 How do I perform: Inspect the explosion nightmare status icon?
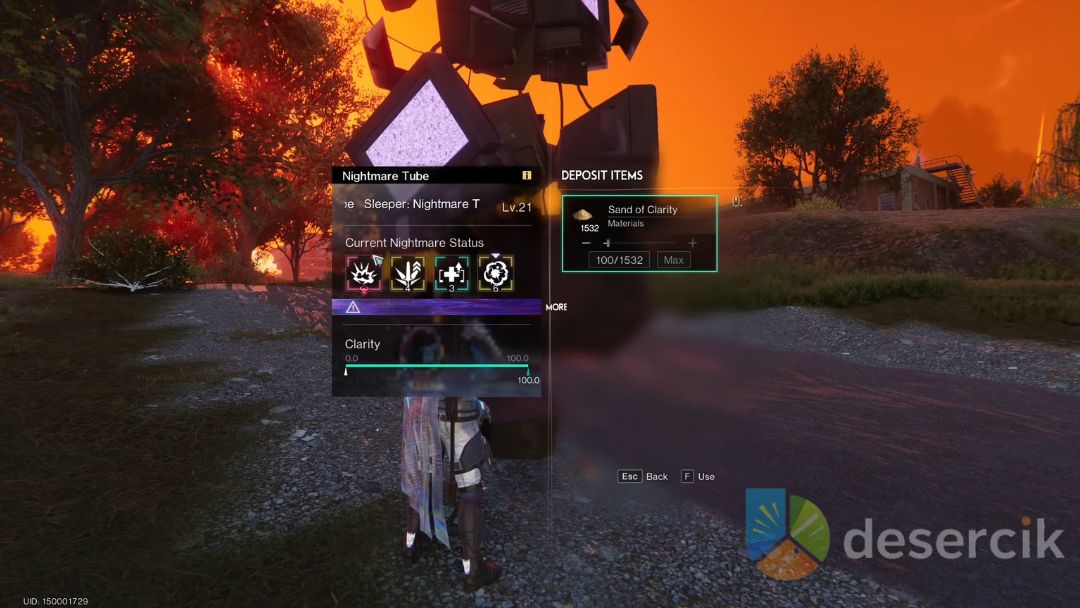(x=362, y=273)
